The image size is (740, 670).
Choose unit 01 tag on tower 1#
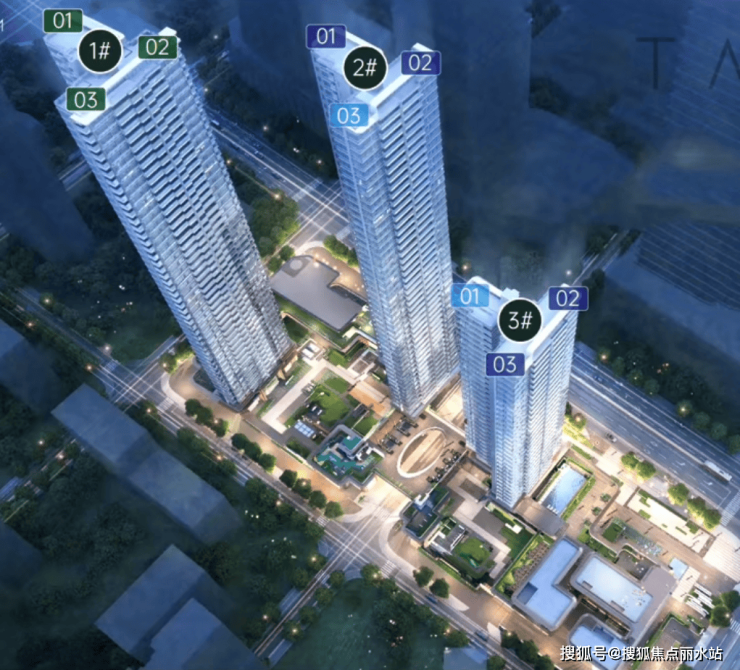pos(64,19)
